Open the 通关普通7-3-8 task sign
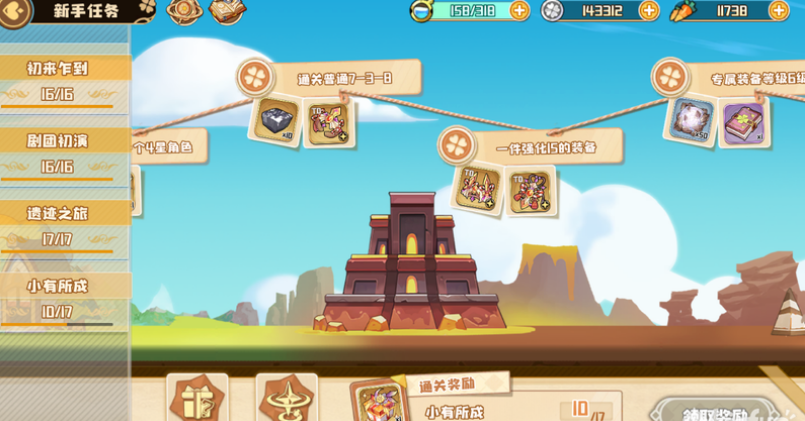The image size is (805, 421). [x=330, y=78]
